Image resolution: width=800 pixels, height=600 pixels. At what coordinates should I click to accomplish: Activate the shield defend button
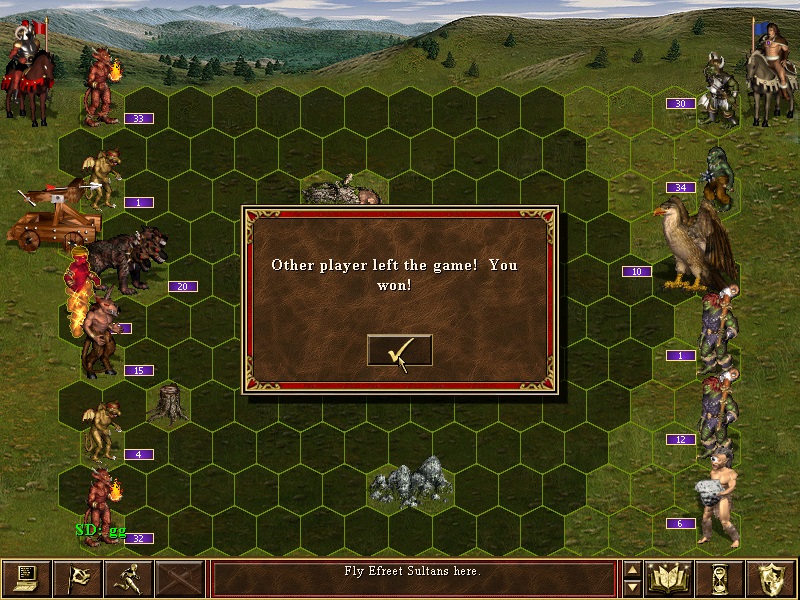pos(772,578)
